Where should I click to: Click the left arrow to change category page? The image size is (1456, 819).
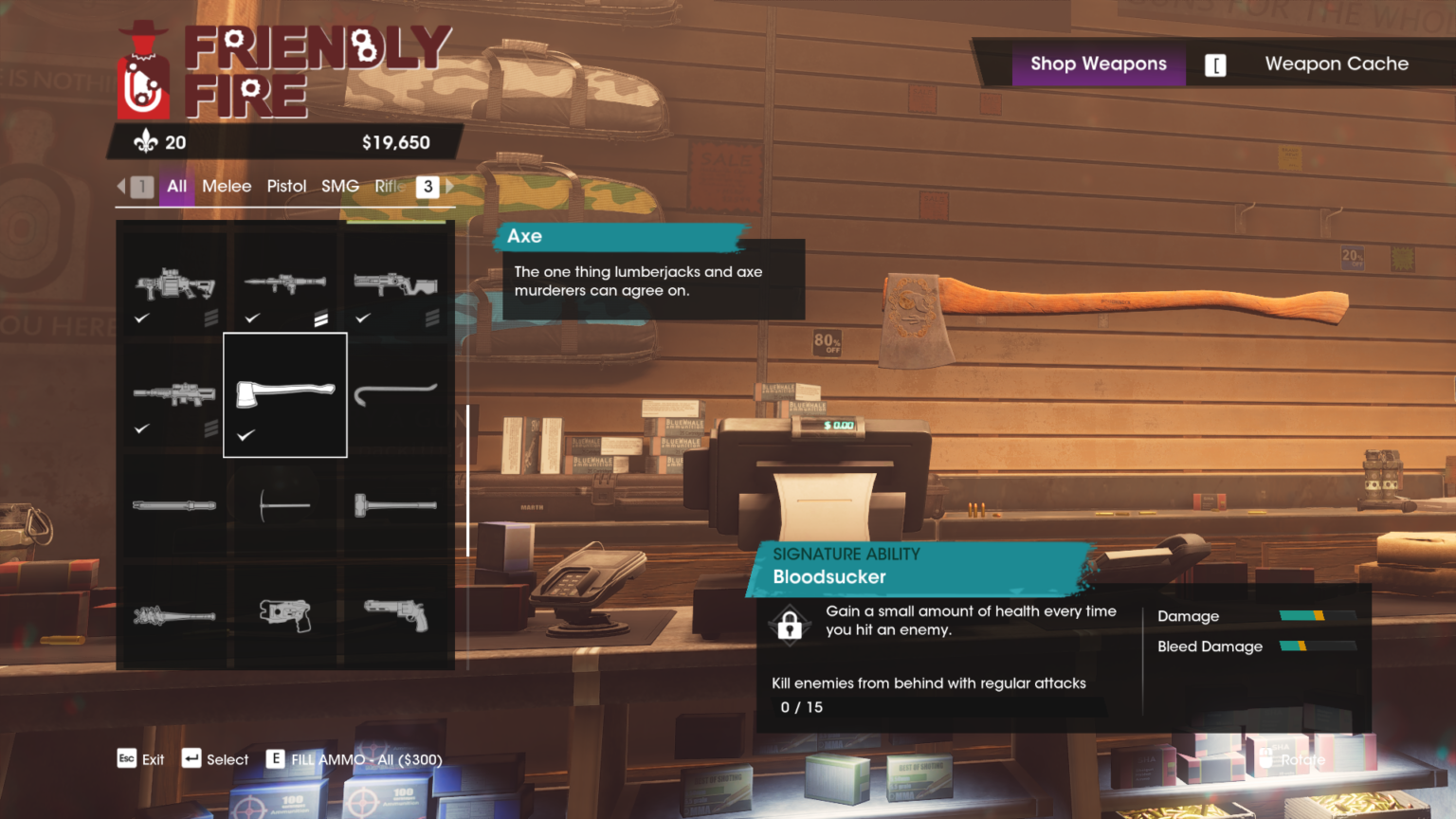(121, 187)
